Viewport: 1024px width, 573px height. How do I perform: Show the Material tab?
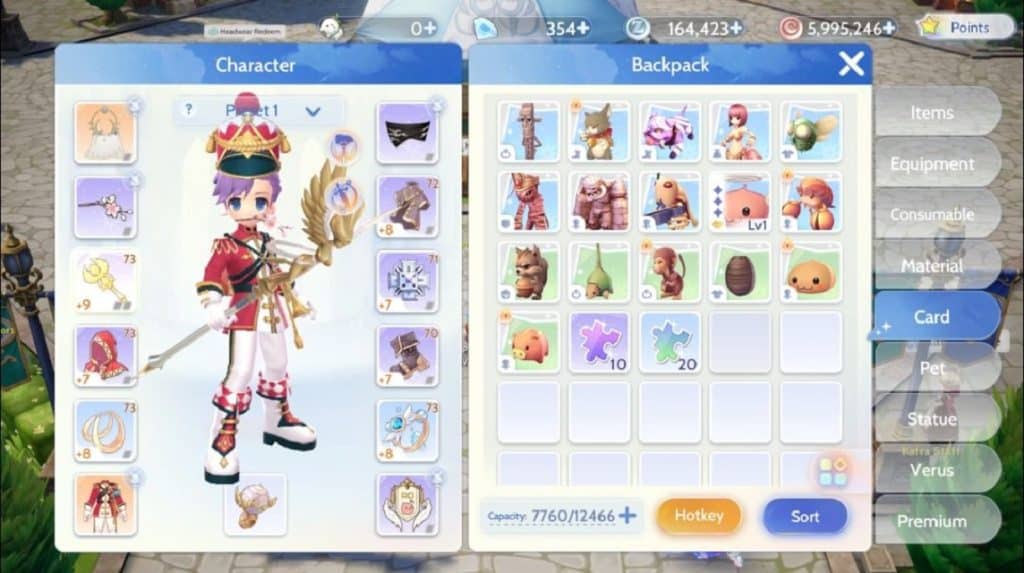[931, 266]
